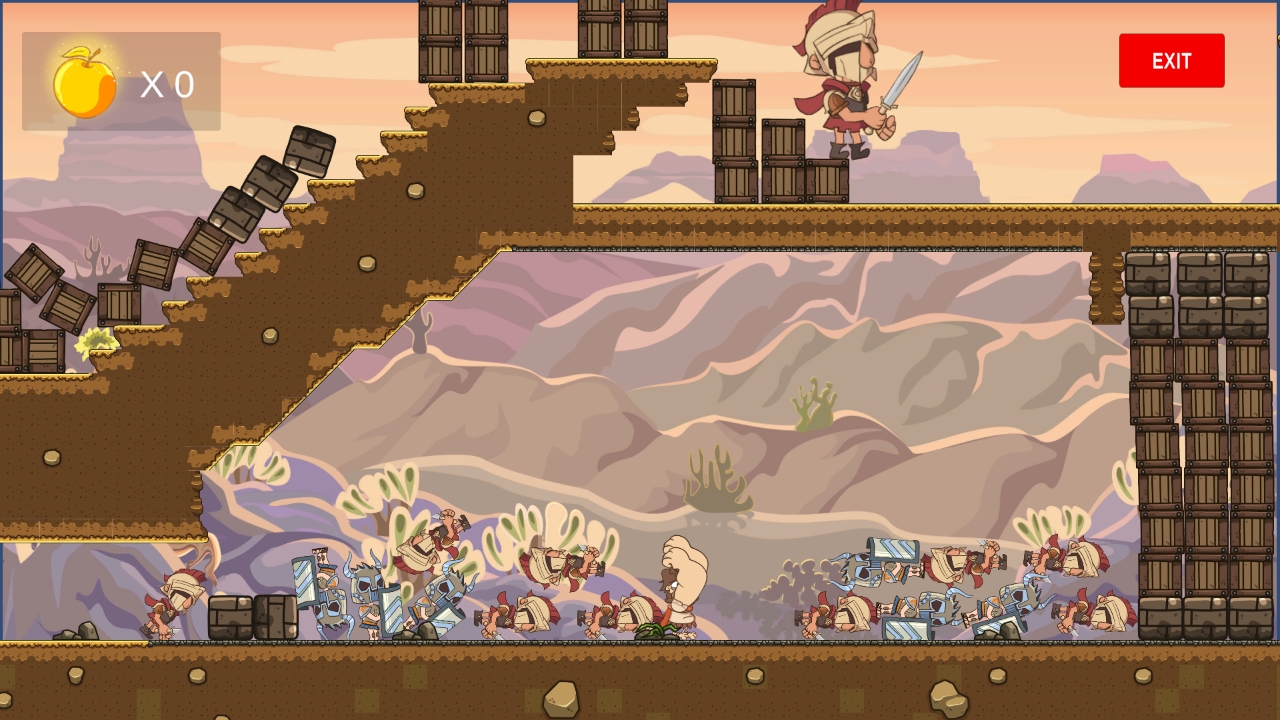Click the apple counter panel background
Screen dimensions: 1280x720
120,80
